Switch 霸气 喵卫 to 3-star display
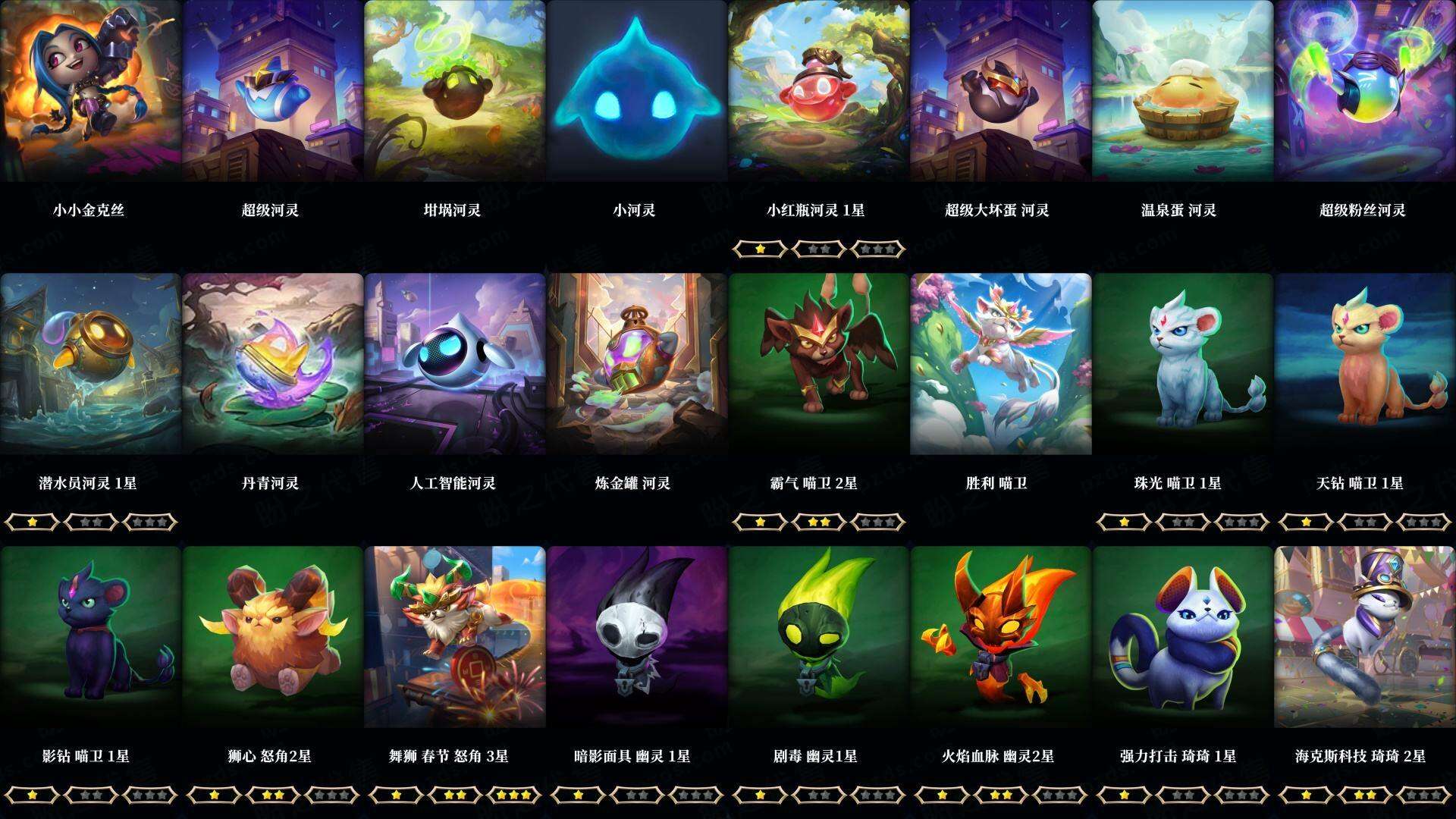This screenshot has width=1456, height=819. tap(879, 521)
